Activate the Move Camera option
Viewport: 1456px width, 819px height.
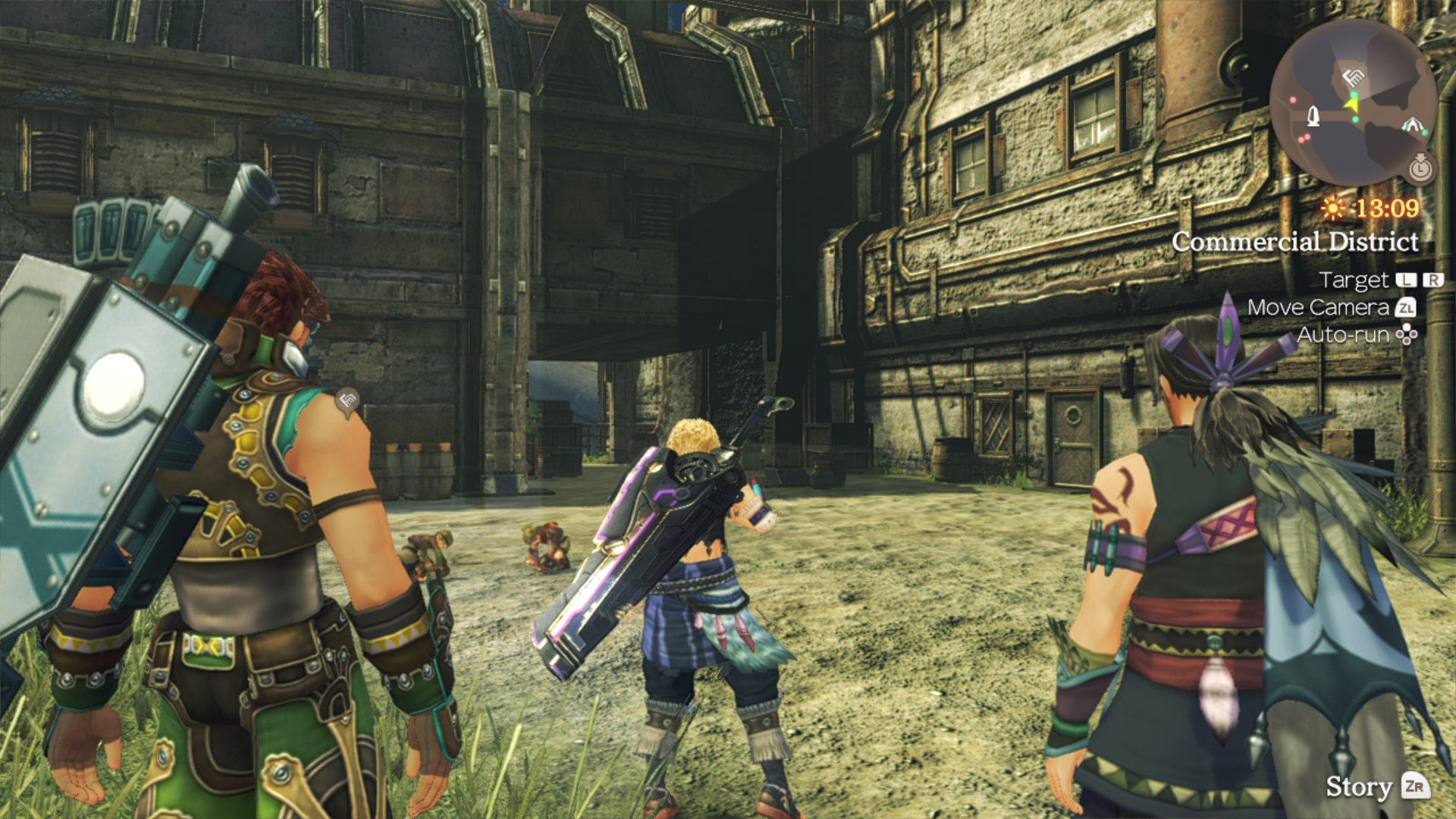pyautogui.click(x=1318, y=307)
